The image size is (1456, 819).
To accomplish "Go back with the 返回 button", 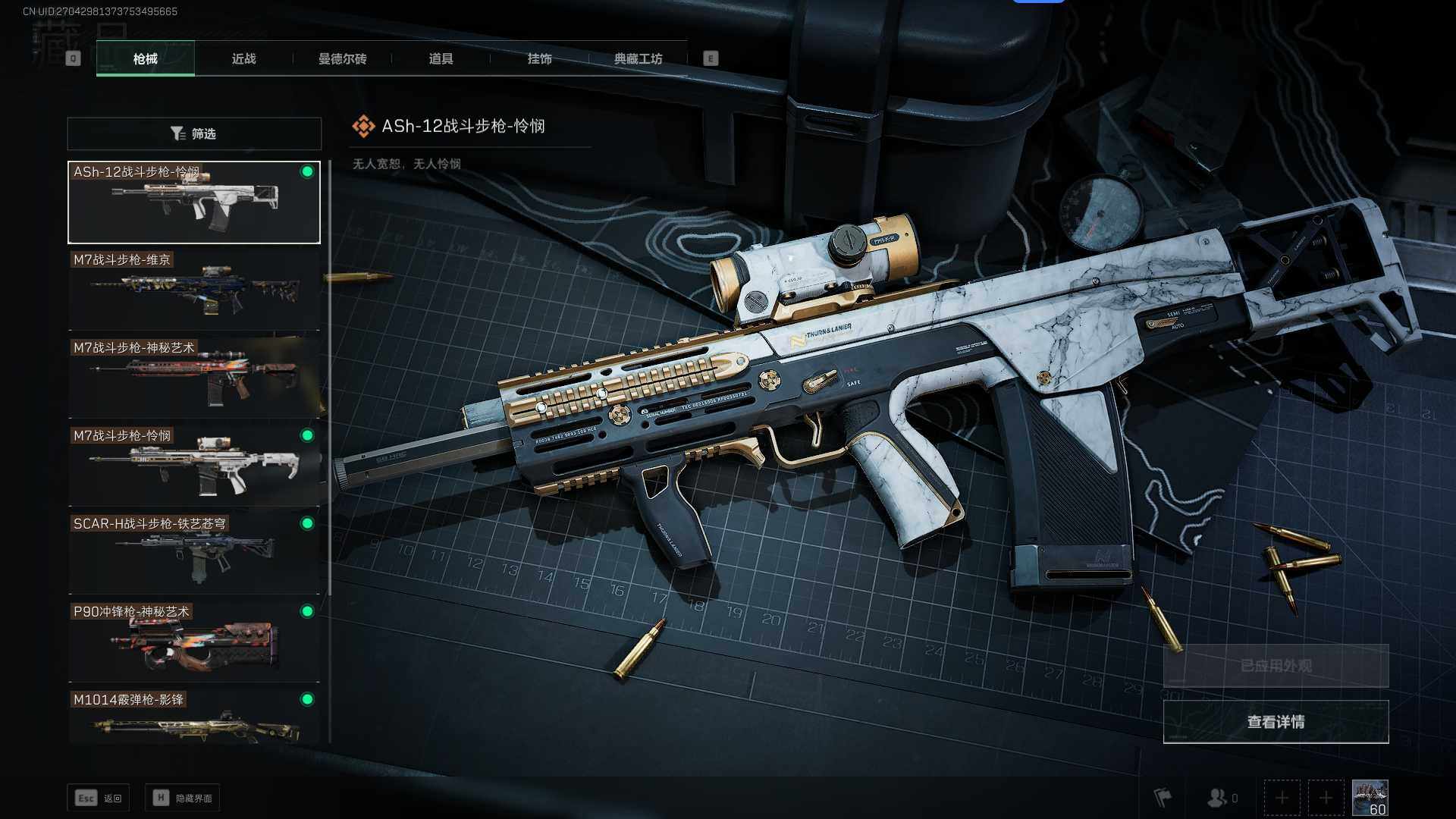I will tap(99, 798).
